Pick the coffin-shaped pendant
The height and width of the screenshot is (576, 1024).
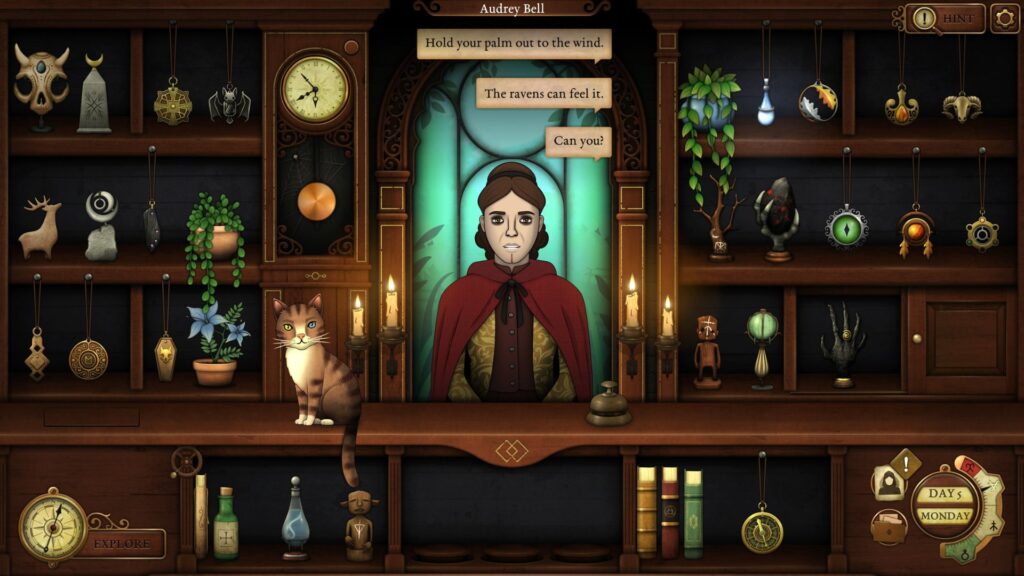[166, 355]
